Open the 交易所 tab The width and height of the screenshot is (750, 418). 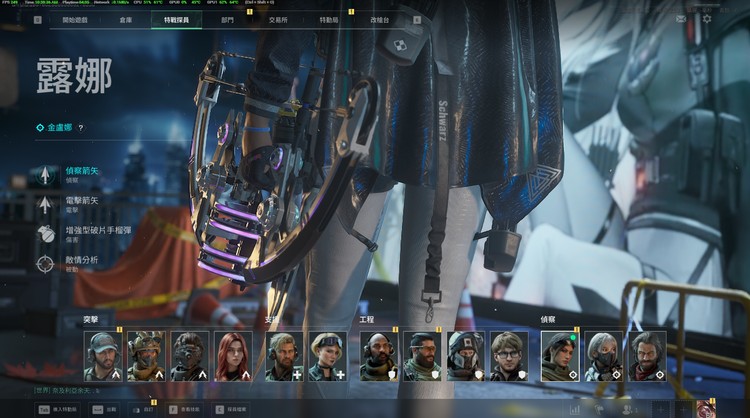[x=279, y=19]
